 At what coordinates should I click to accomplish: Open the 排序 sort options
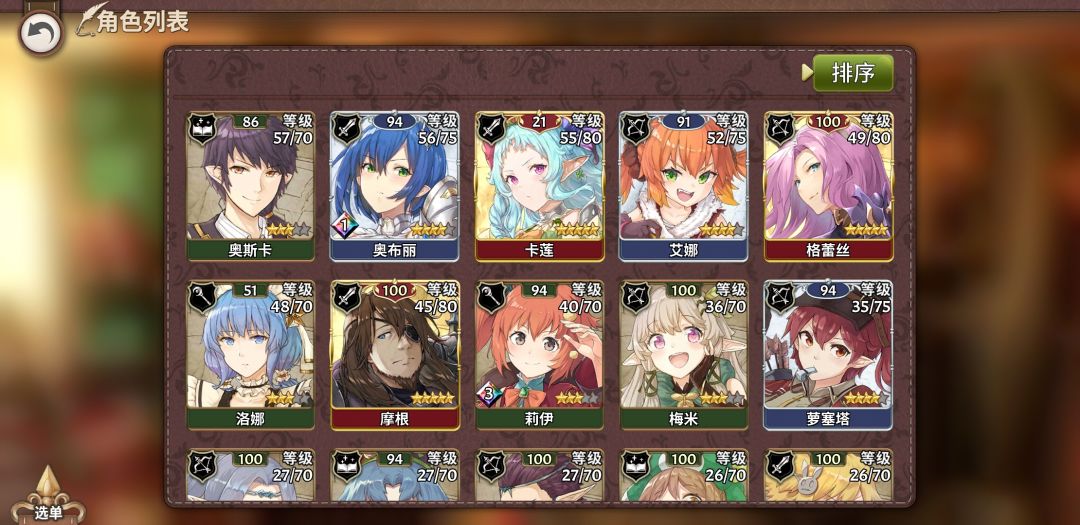[852, 73]
